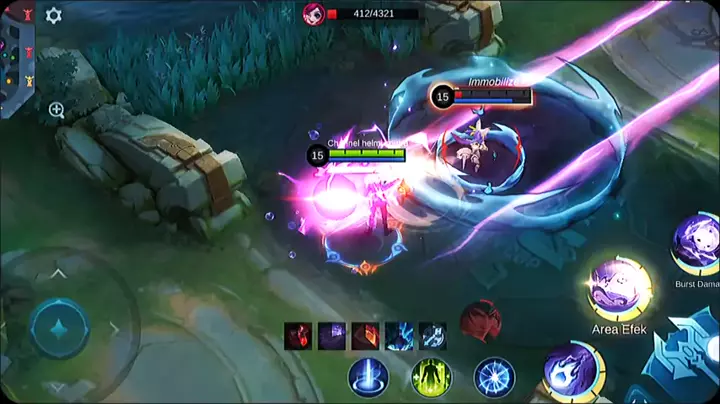The width and height of the screenshot is (720, 404).
Task: Select the red claw equipment slot
Action: tap(298, 336)
